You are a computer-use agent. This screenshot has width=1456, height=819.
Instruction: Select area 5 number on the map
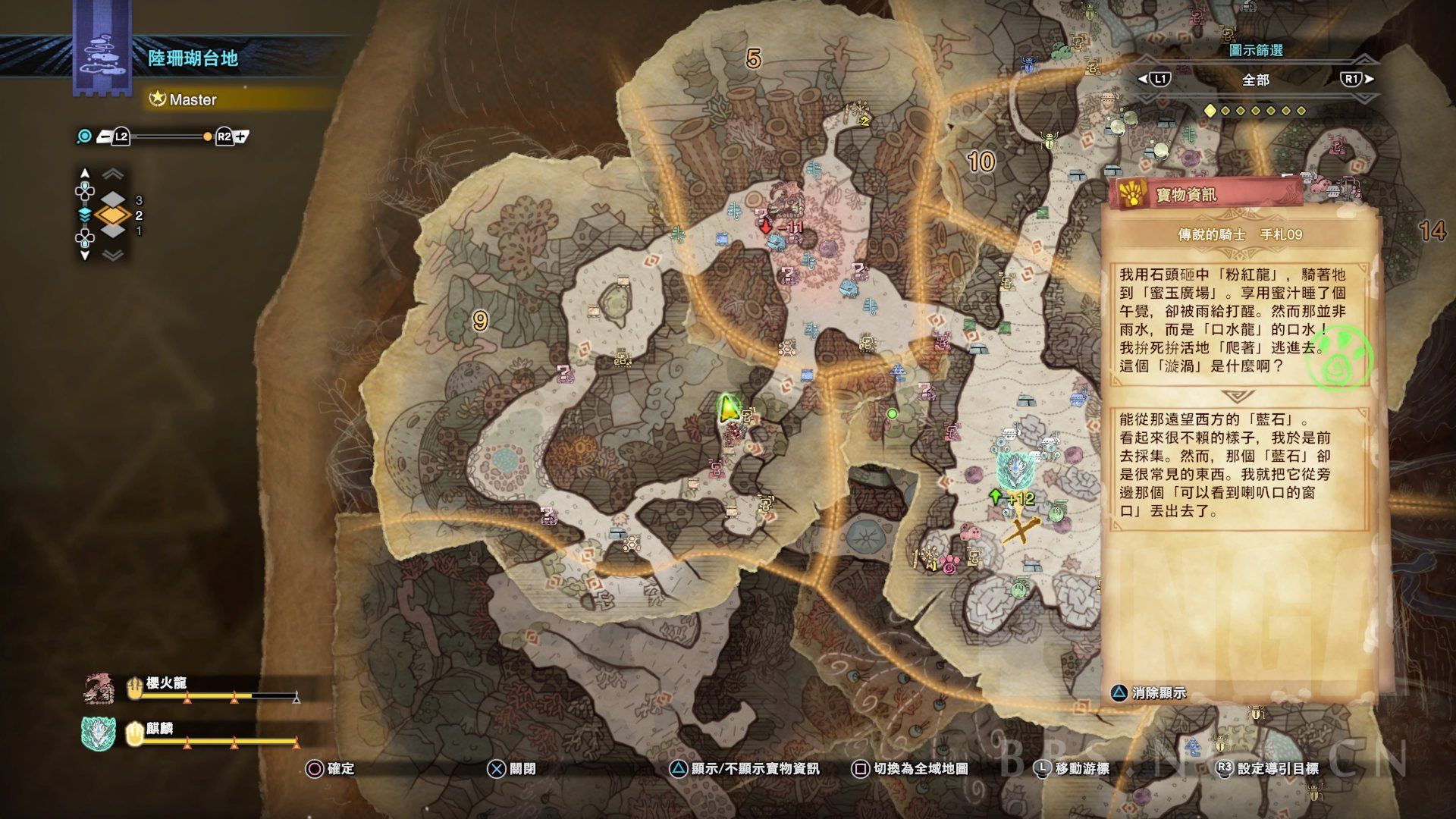coord(753,58)
